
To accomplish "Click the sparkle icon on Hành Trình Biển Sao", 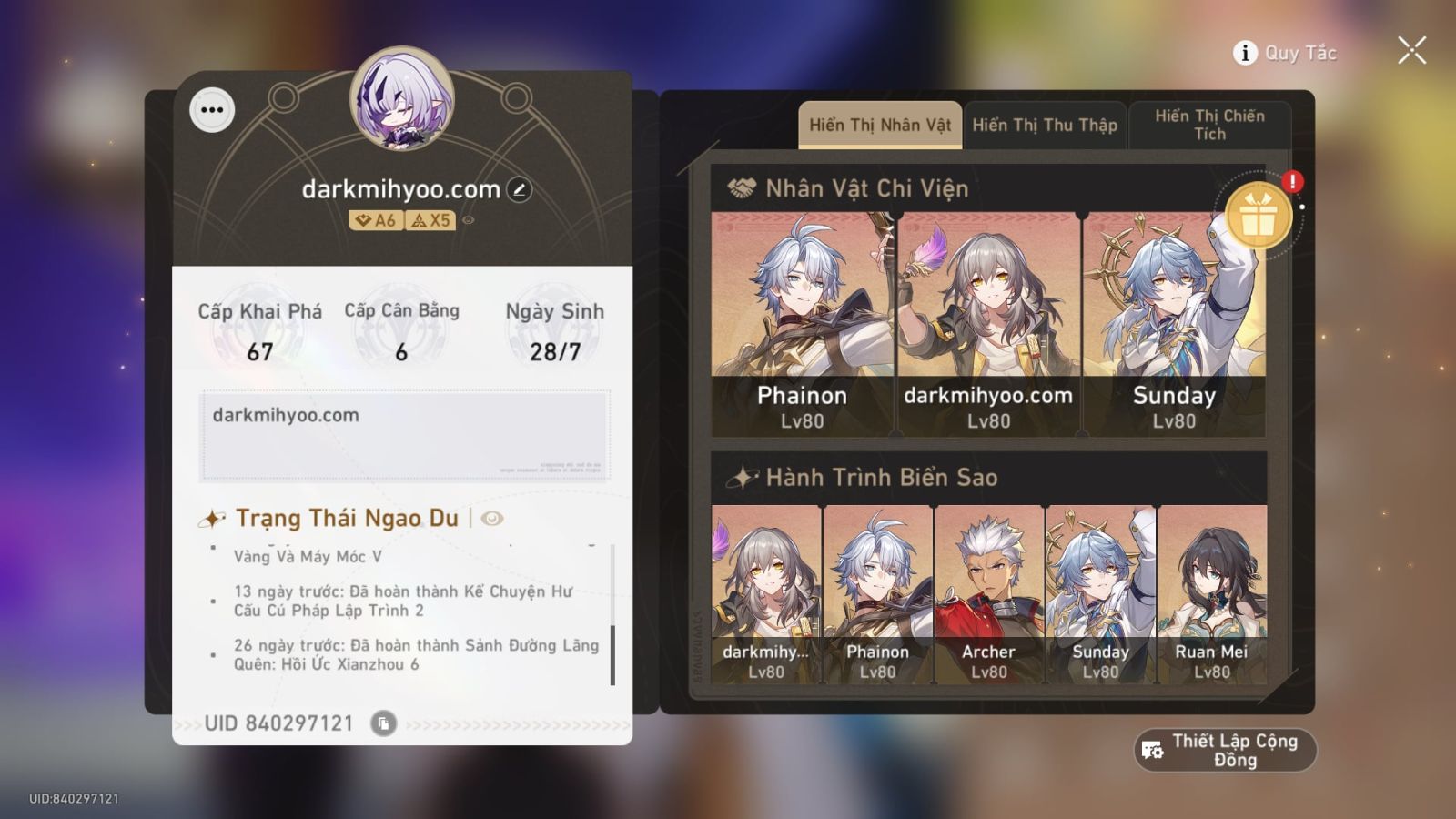I will tap(742, 476).
